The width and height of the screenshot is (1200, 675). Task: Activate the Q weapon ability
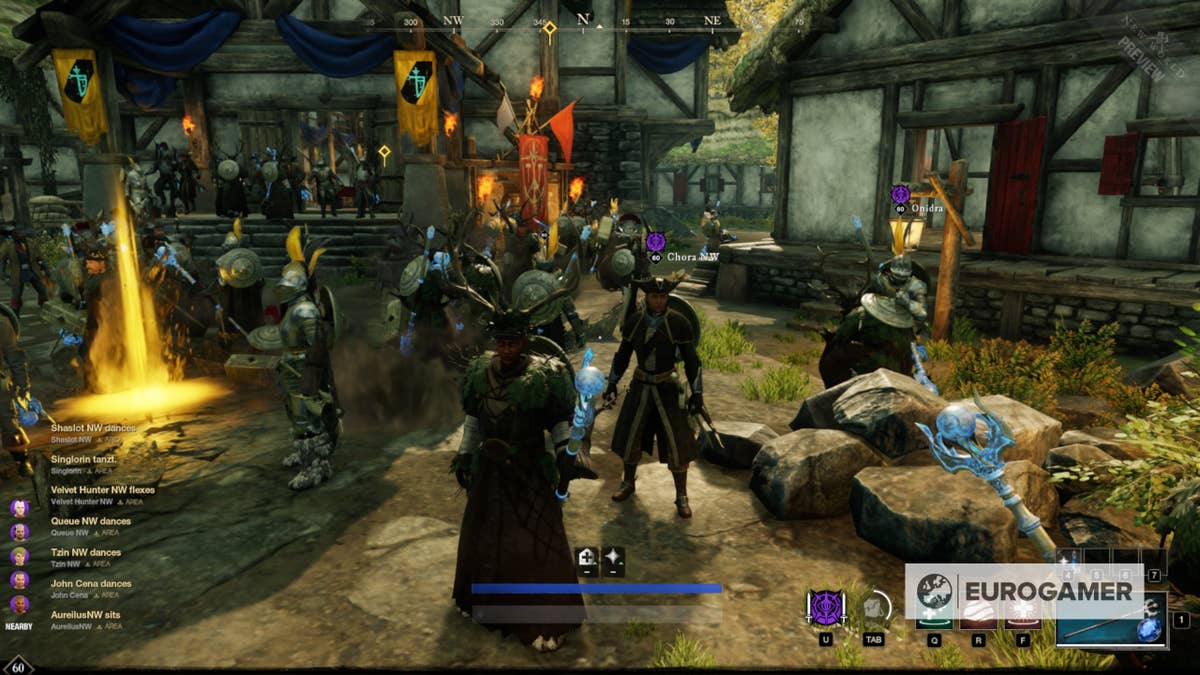[x=934, y=620]
